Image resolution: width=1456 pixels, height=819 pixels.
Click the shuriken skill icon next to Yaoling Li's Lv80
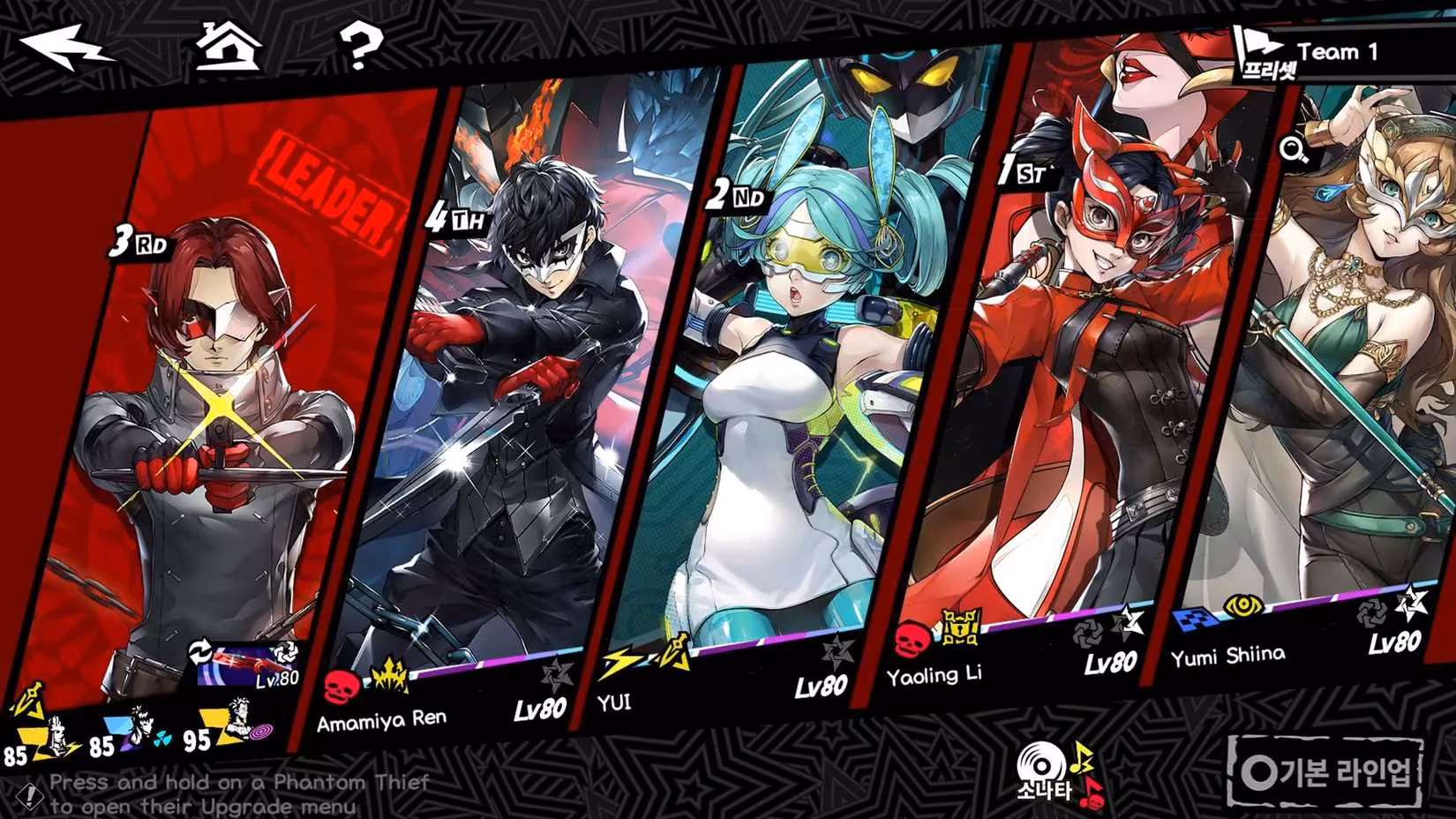coord(1087,633)
